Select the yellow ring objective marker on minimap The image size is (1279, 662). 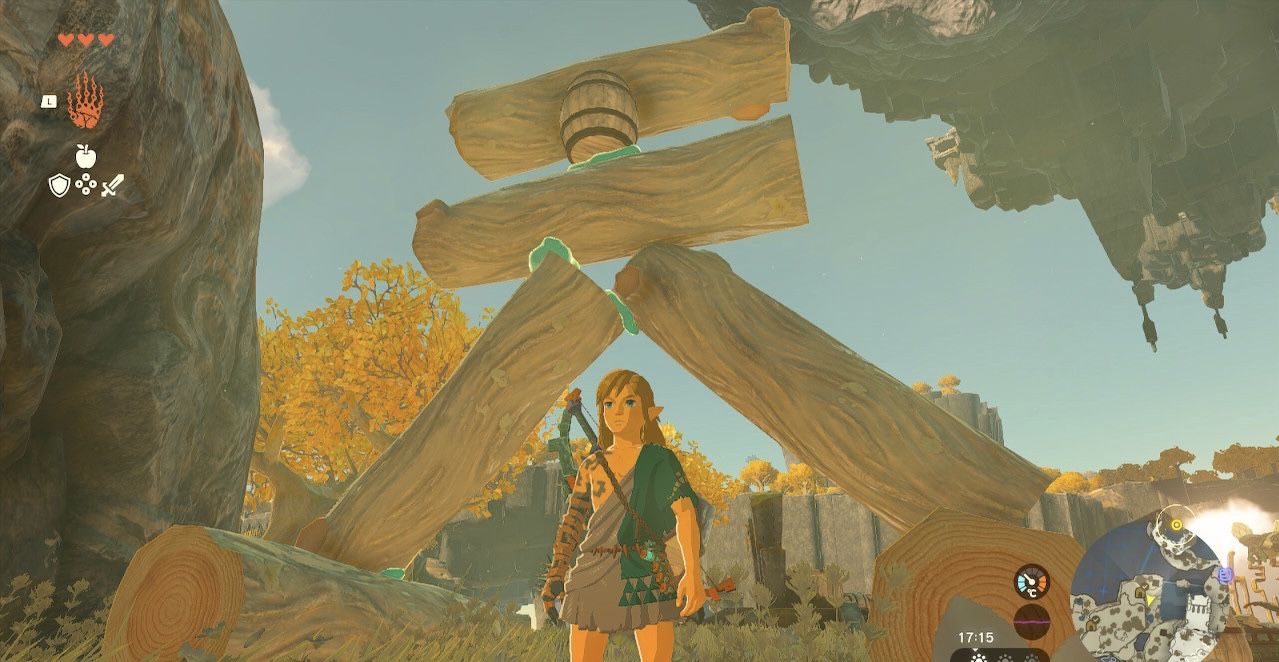tap(1176, 524)
